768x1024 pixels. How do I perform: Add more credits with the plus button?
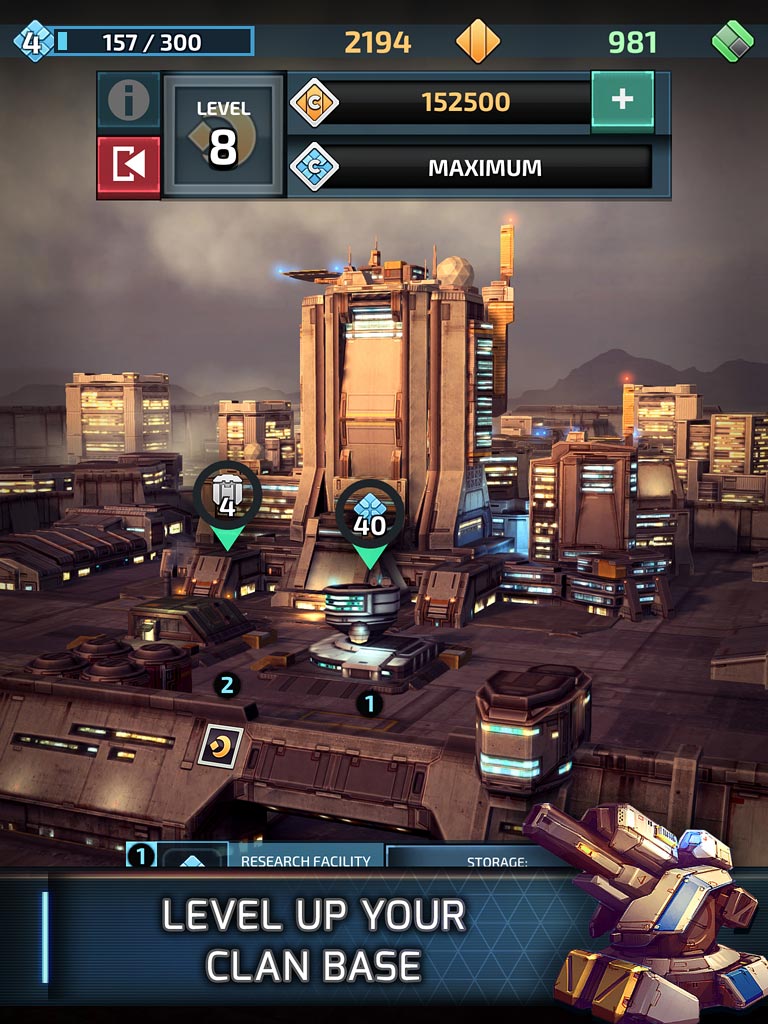pos(622,100)
